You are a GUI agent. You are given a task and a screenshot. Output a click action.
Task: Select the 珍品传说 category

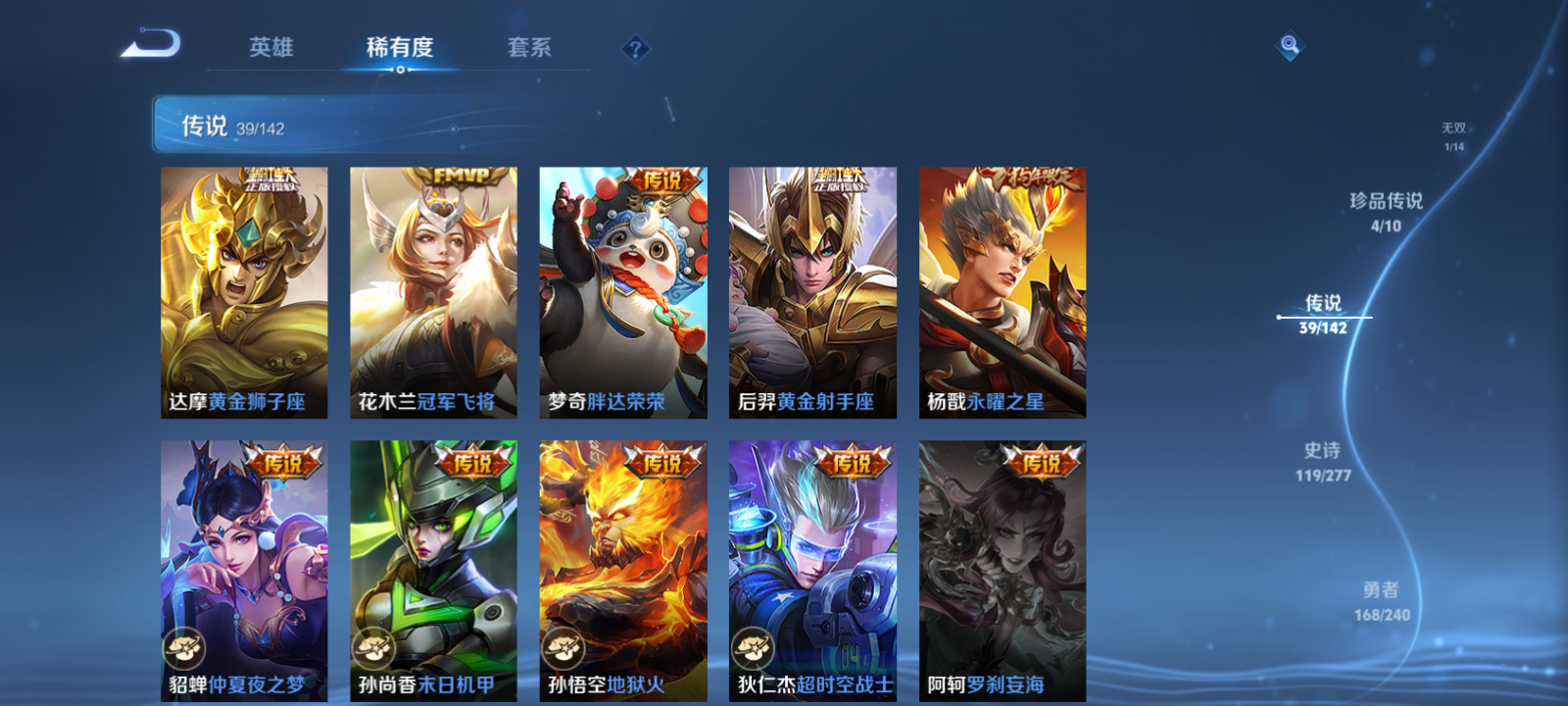coord(1388,211)
